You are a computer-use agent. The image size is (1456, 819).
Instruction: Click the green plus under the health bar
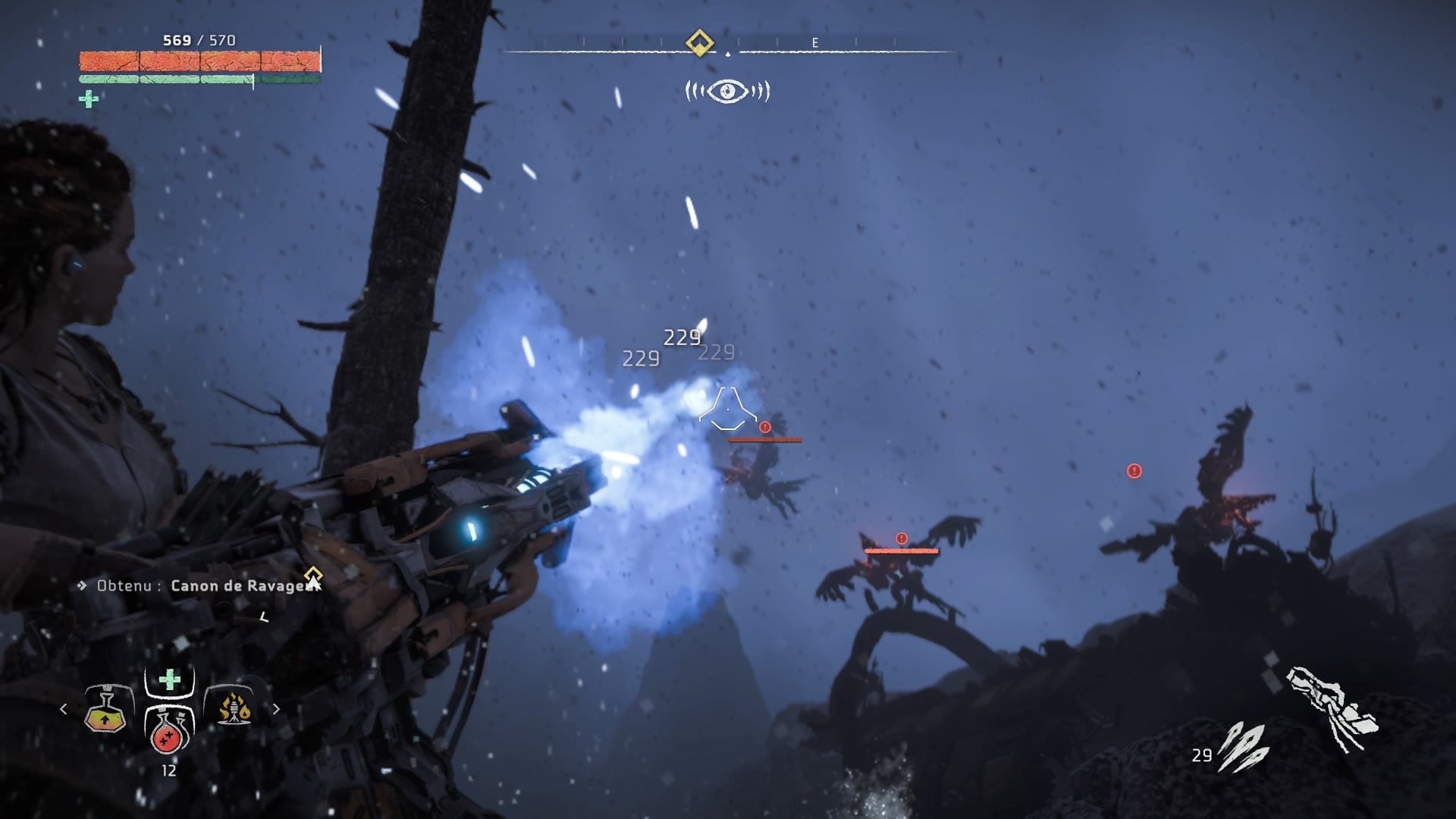(x=89, y=99)
